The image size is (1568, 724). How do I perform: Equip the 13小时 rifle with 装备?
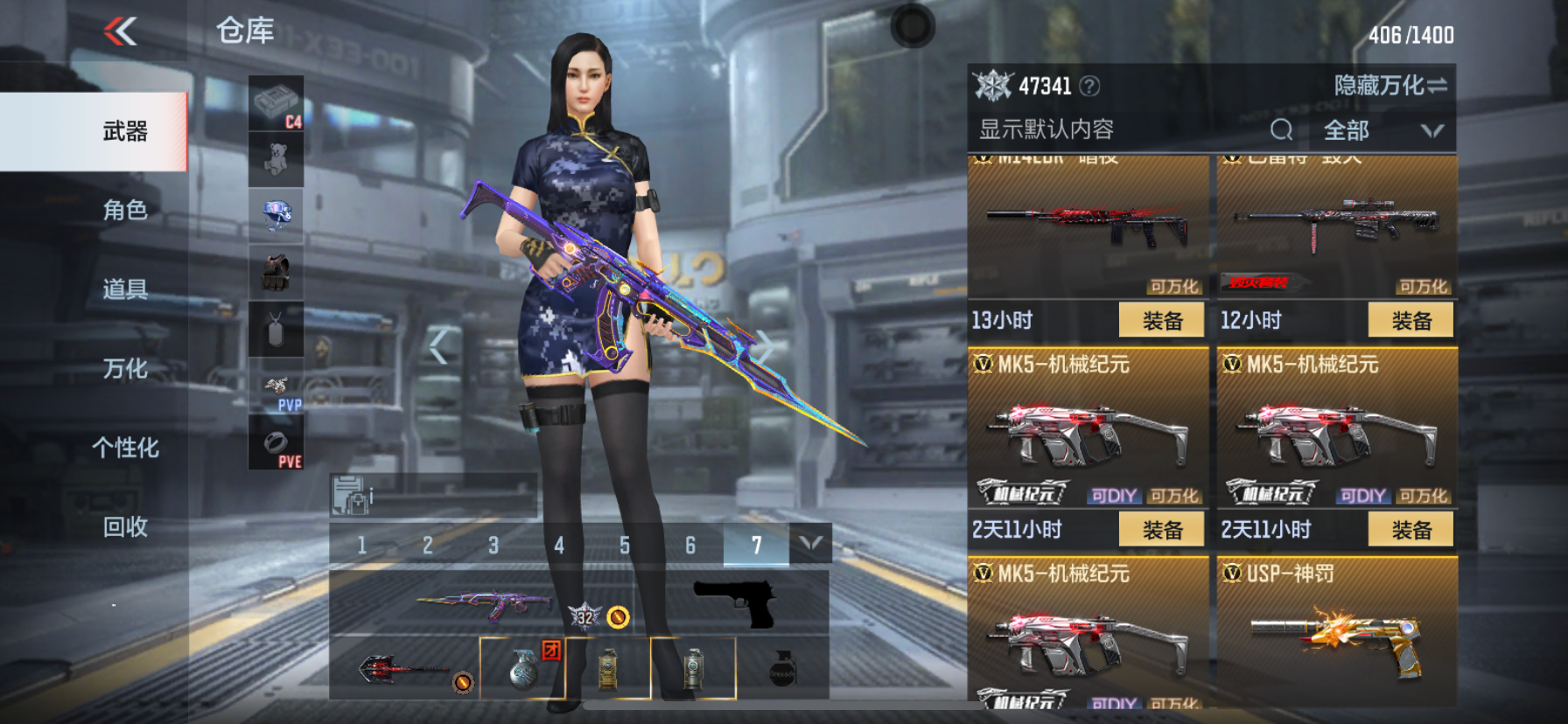[x=1161, y=321]
